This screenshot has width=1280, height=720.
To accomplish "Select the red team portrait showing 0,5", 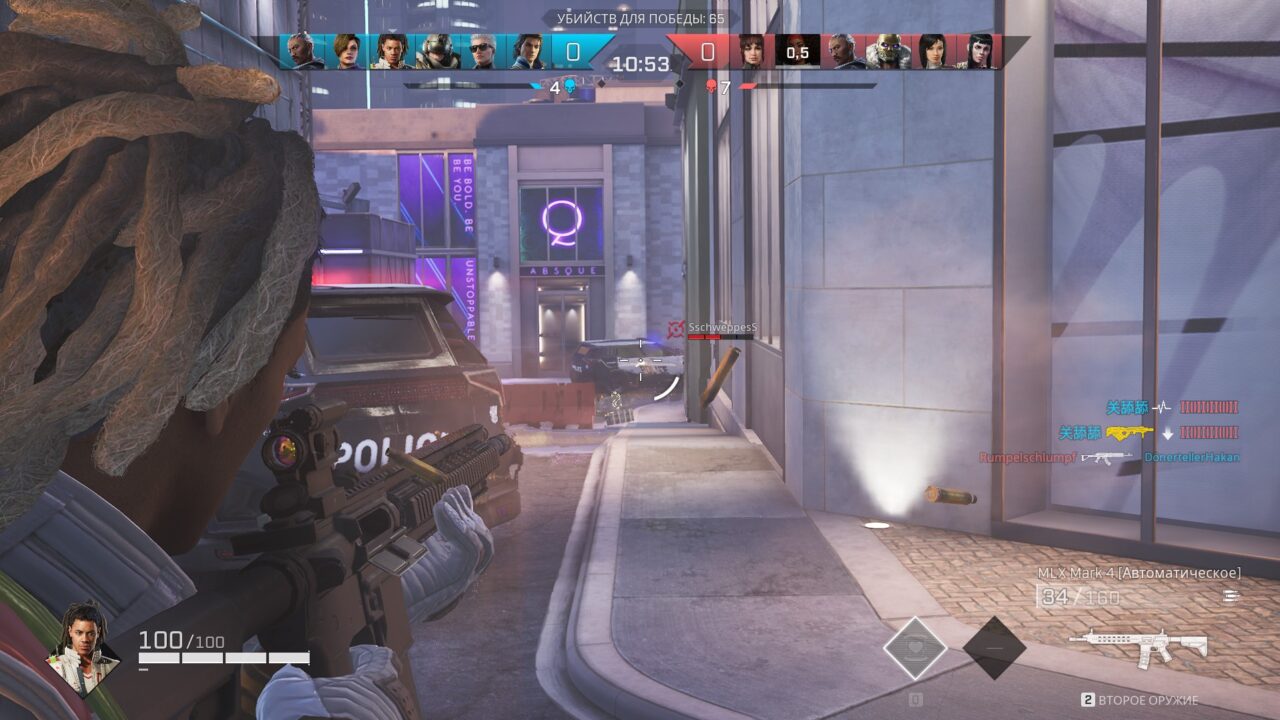I will (x=797, y=51).
